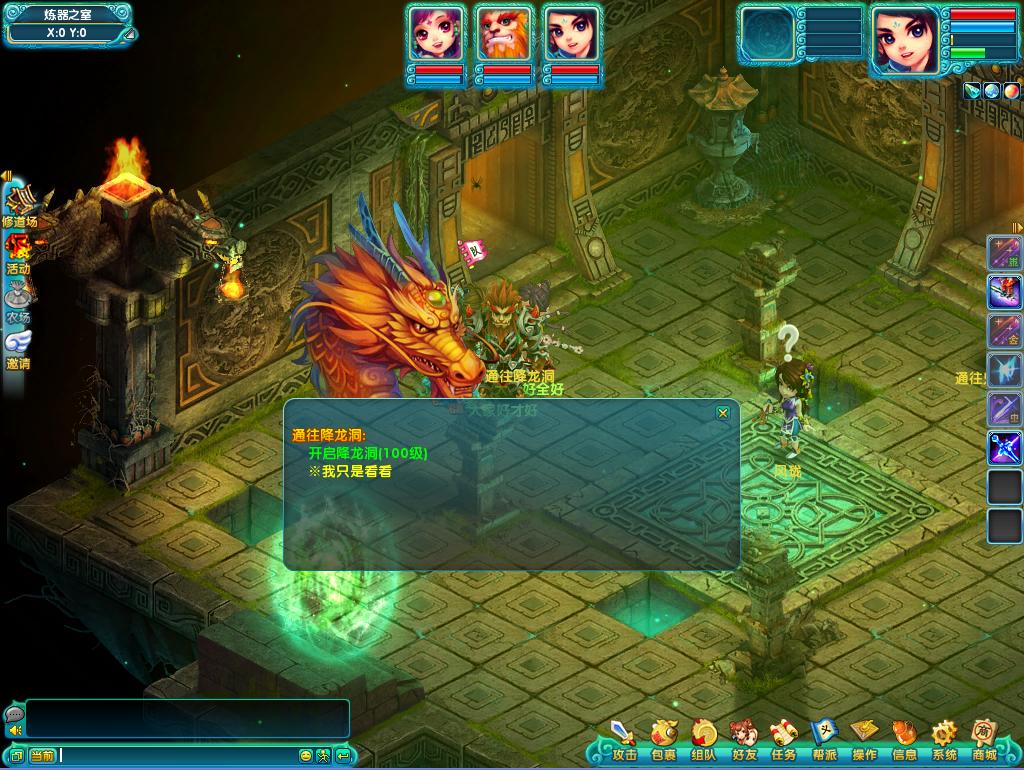Choose 开启降龙洞(100级) dialogue option
This screenshot has width=1024, height=770.
pos(368,453)
